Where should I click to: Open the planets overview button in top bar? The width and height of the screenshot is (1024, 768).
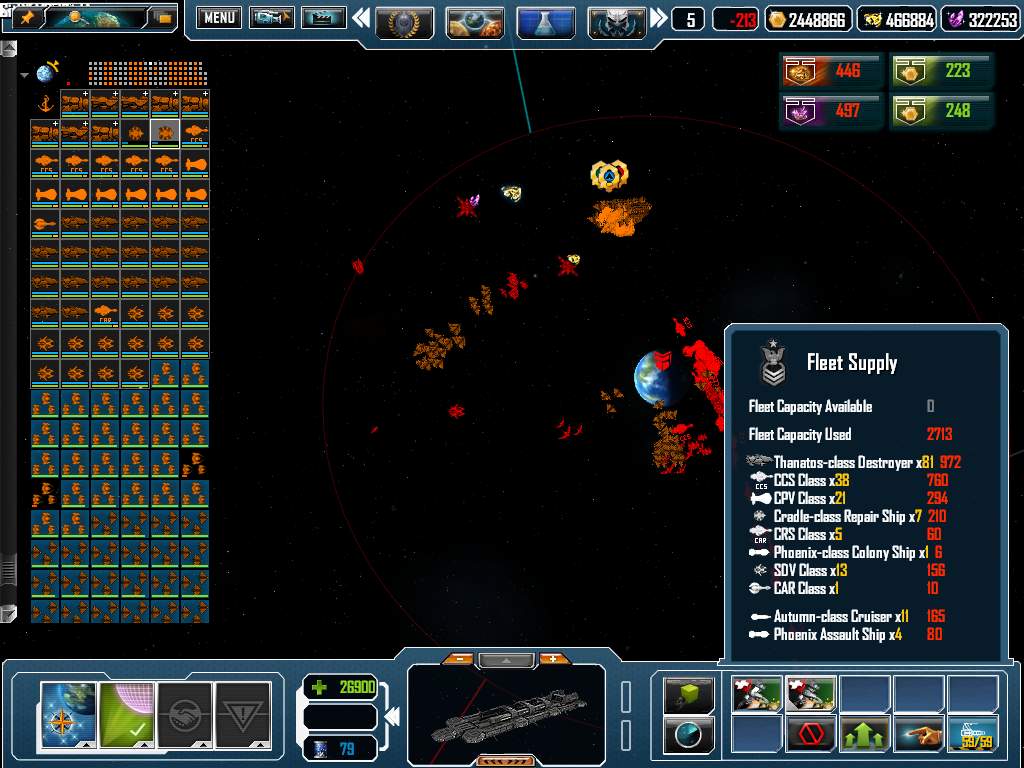[475, 20]
